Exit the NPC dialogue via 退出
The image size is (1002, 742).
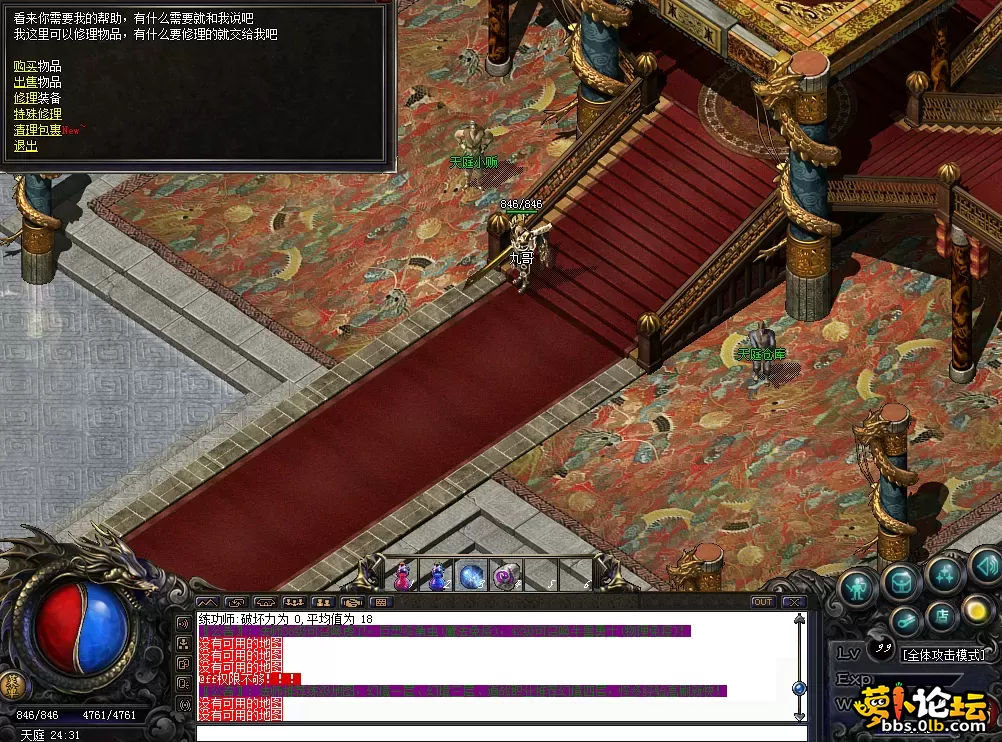coord(25,146)
